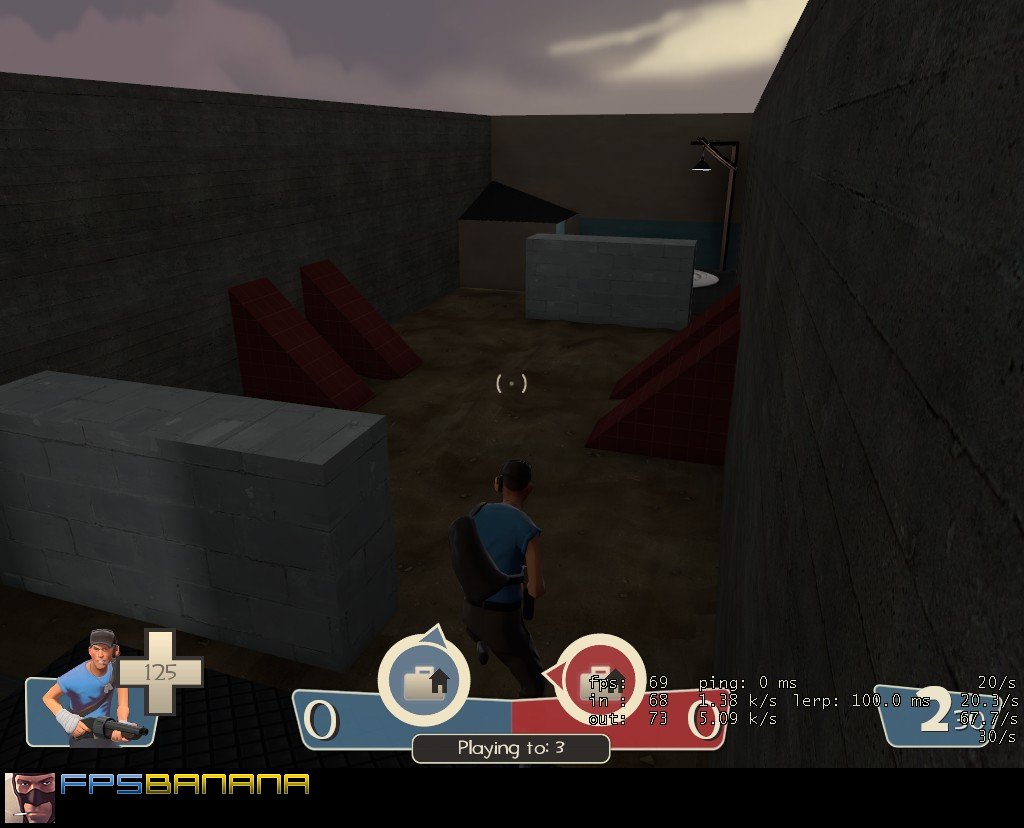1024x828 pixels.
Task: Click the Scout class portrait
Action: [95, 690]
